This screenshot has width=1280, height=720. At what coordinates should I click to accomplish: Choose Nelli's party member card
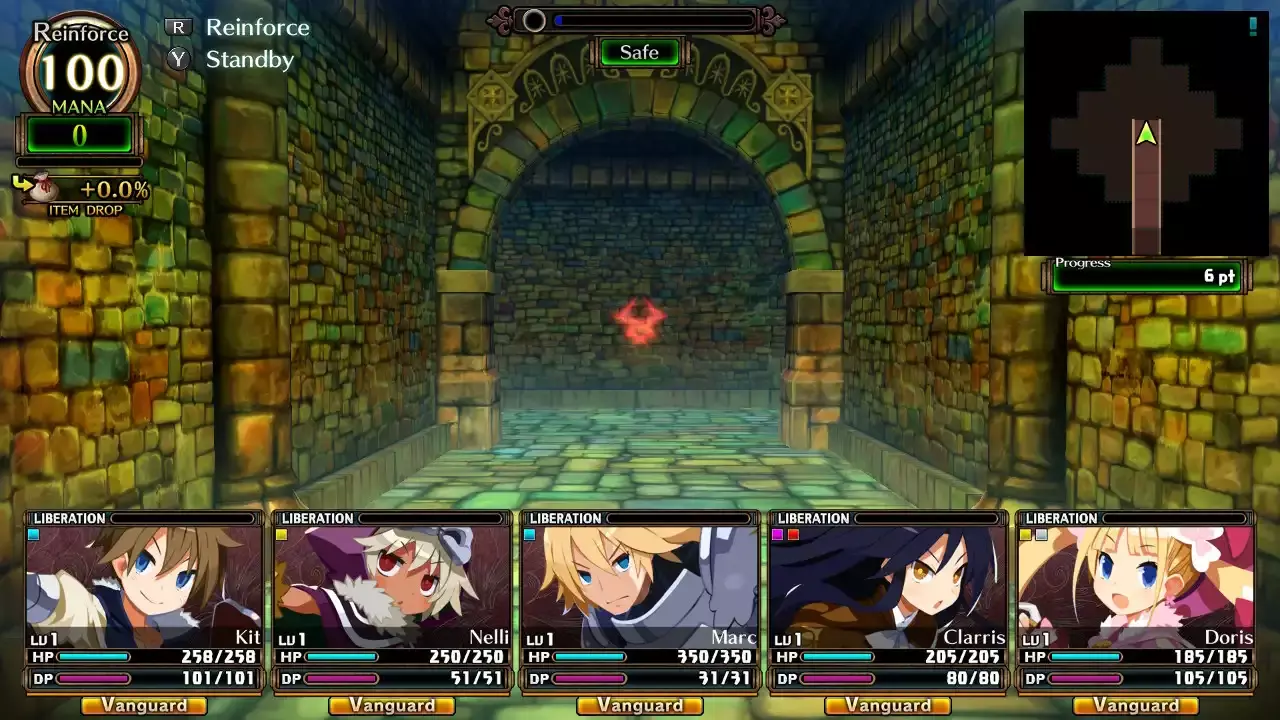tap(392, 585)
